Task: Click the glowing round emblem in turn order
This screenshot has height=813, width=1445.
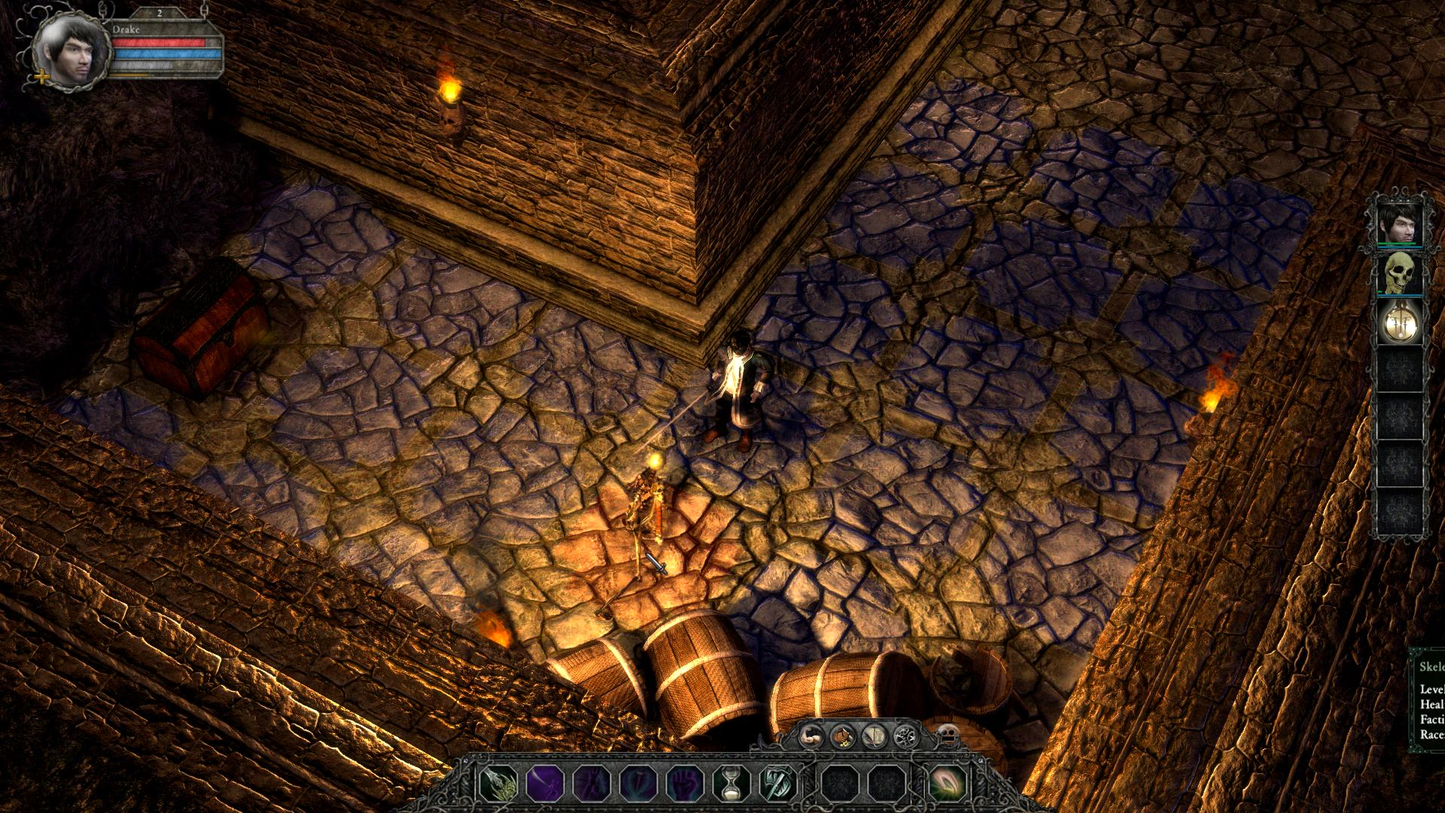Action: point(1399,322)
